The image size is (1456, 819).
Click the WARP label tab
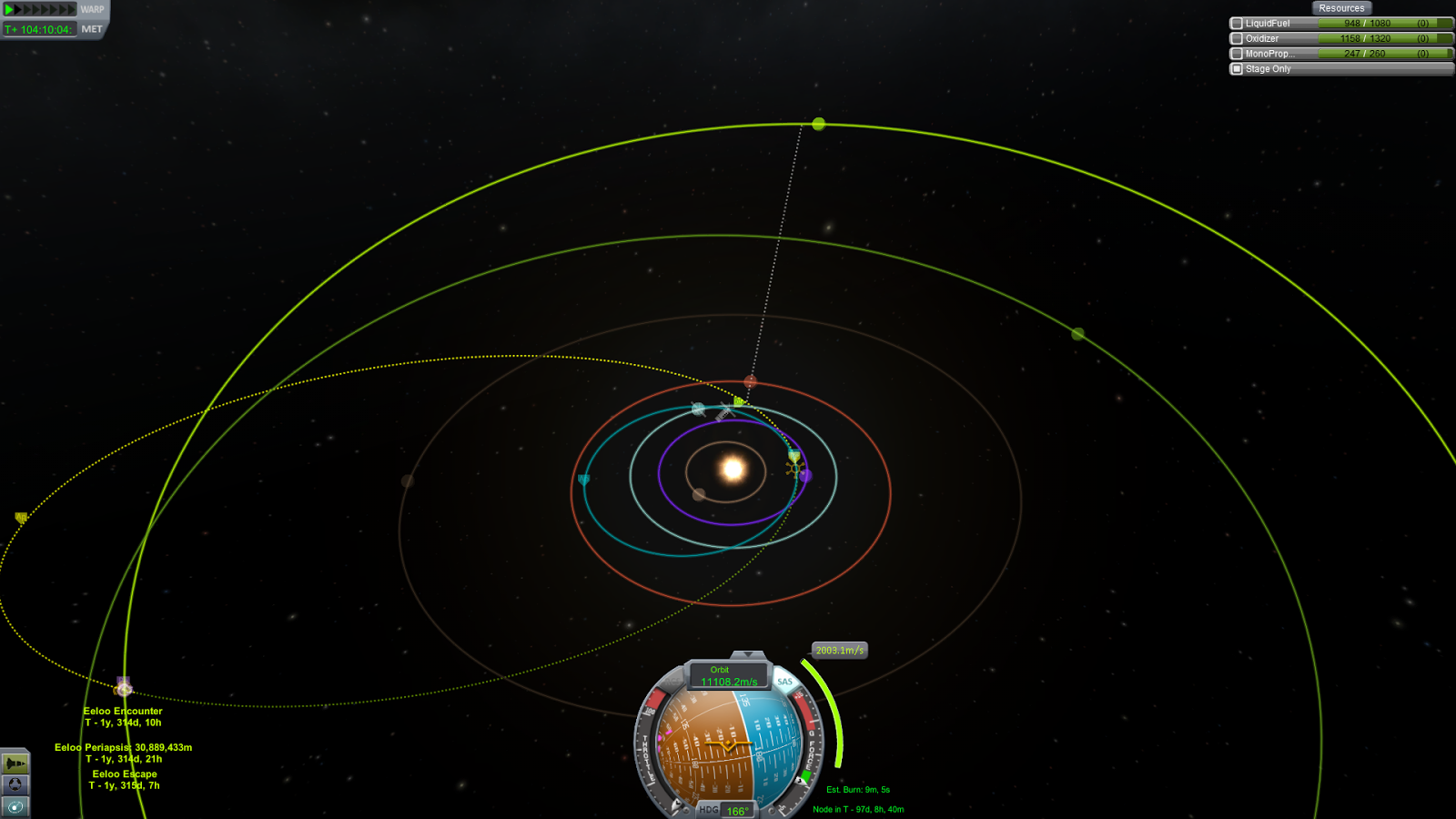coord(92,9)
